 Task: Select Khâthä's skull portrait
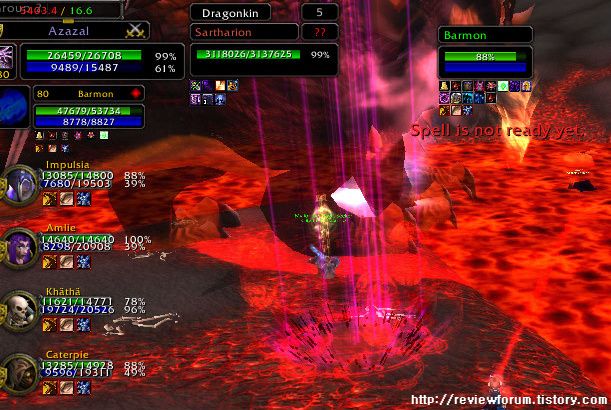pos(18,310)
